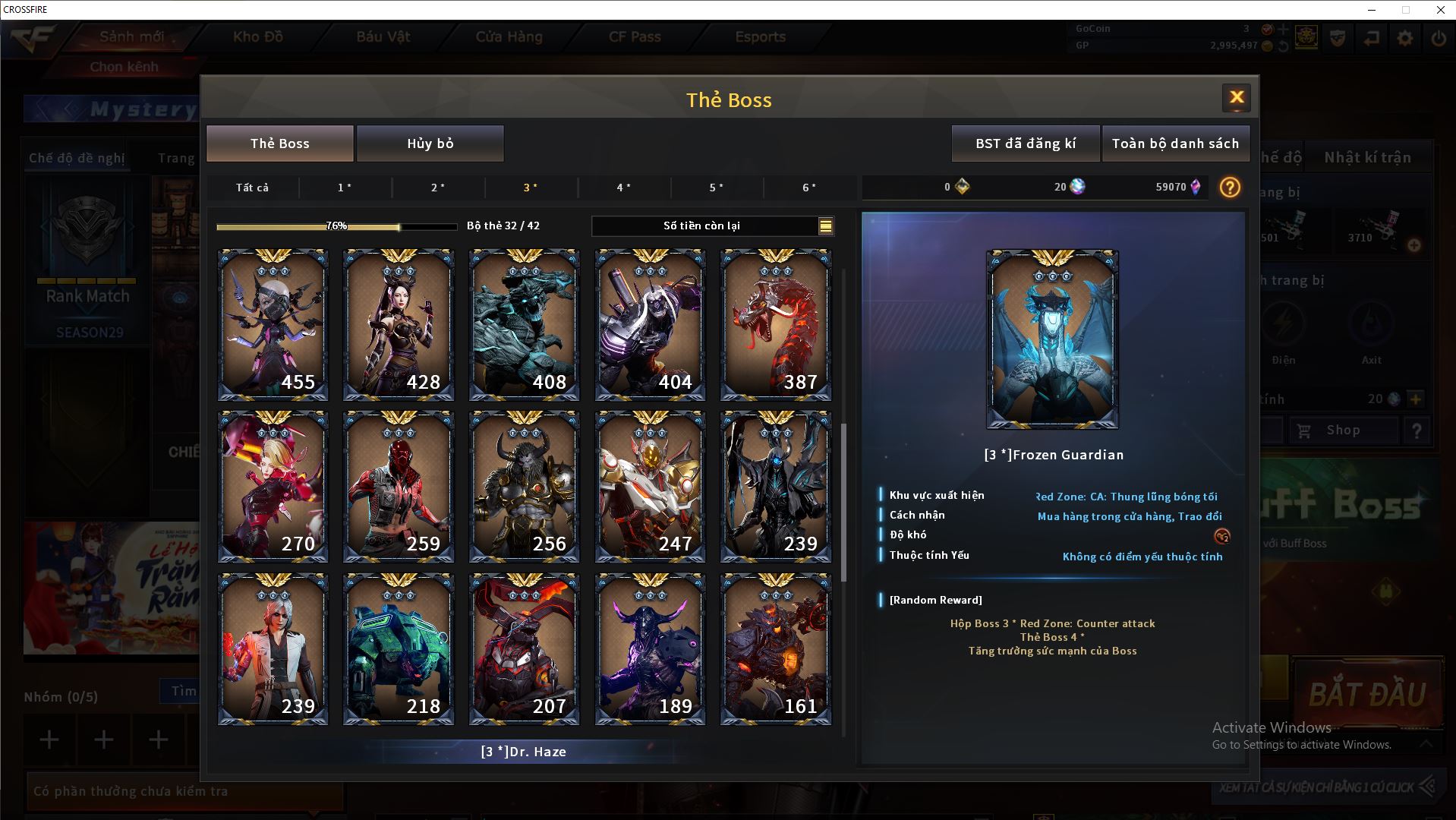Screen dimensions: 1456x820
Task: Choose the lava golem card with 161
Action: click(775, 649)
